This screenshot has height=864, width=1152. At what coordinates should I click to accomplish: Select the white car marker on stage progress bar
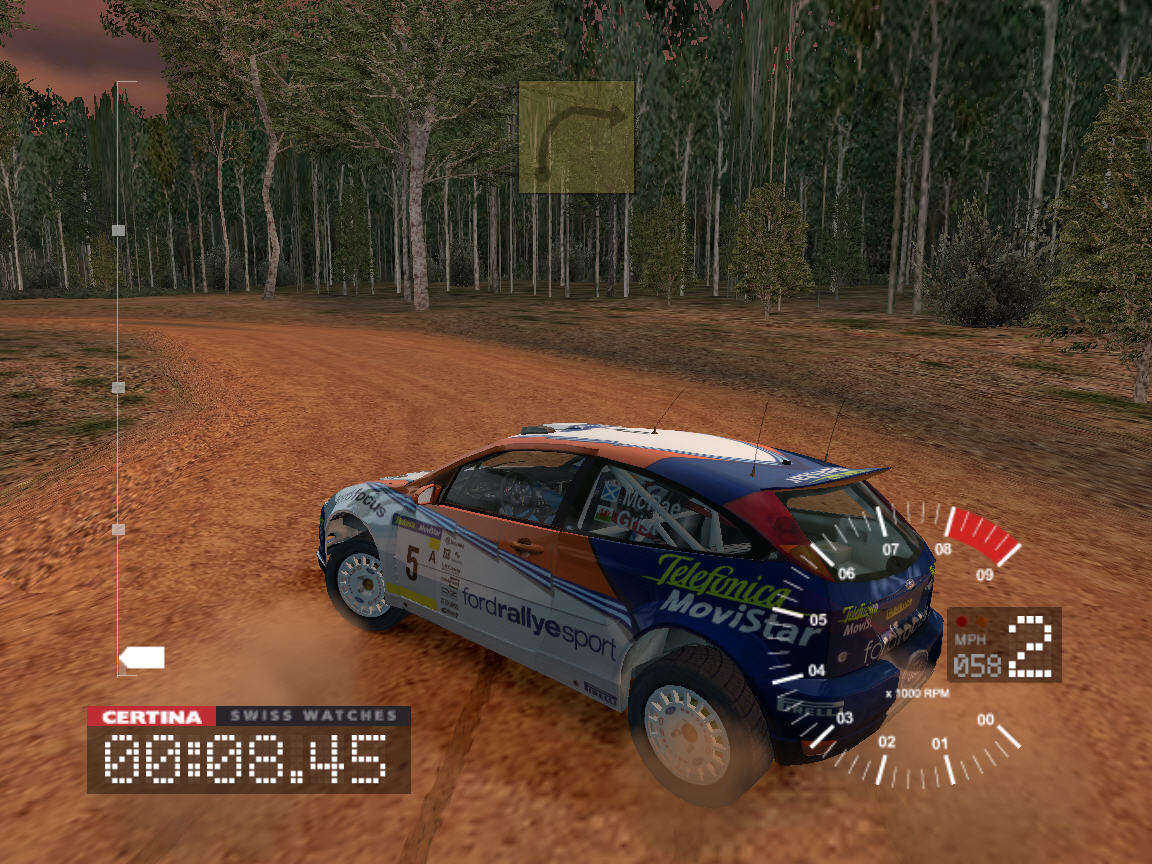[x=142, y=658]
